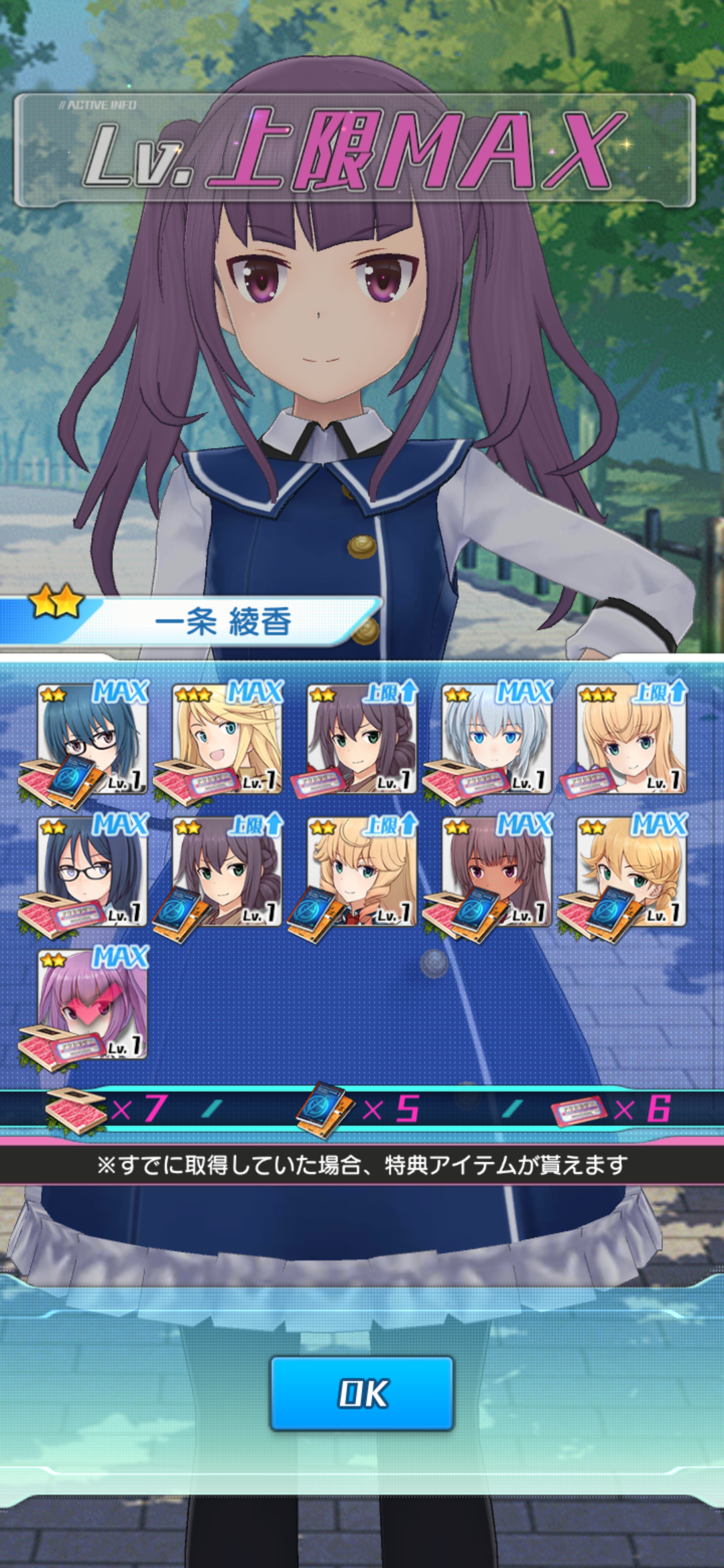Viewport: 724px width, 1568px height.
Task: Select the braided dark-haired girl with pink ticket only
Action: [362, 738]
